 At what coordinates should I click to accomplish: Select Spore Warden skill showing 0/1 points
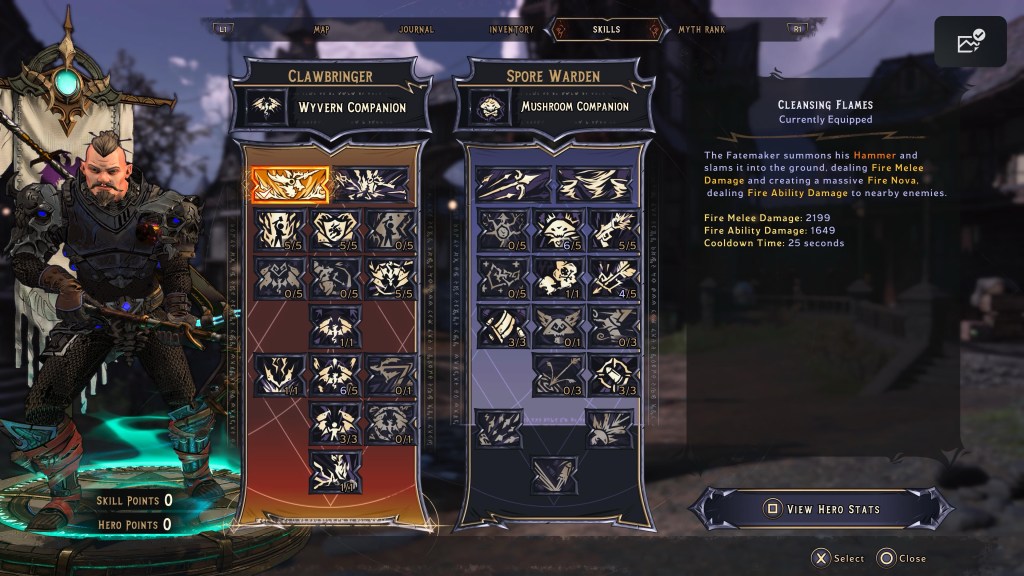[558, 326]
